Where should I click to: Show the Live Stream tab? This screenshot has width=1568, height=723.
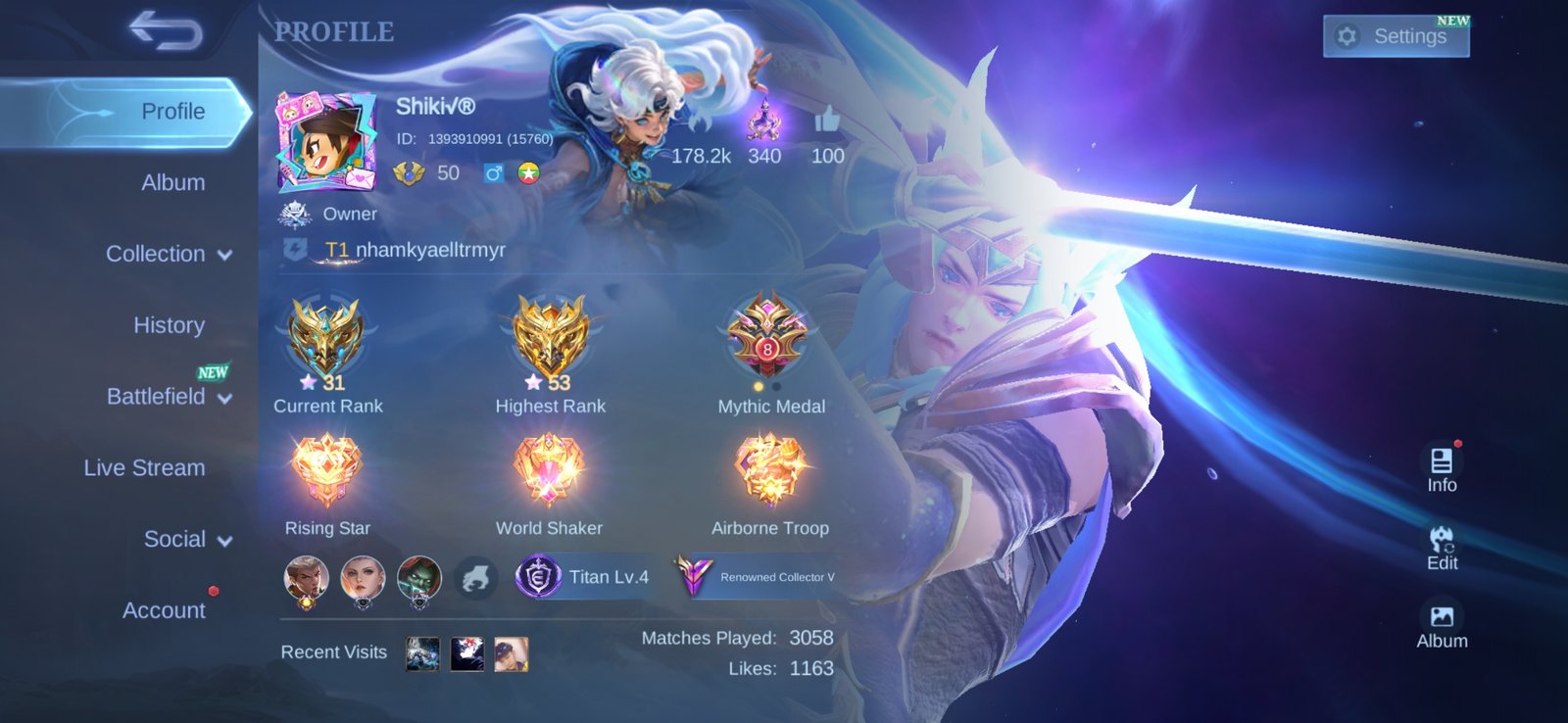pos(144,468)
